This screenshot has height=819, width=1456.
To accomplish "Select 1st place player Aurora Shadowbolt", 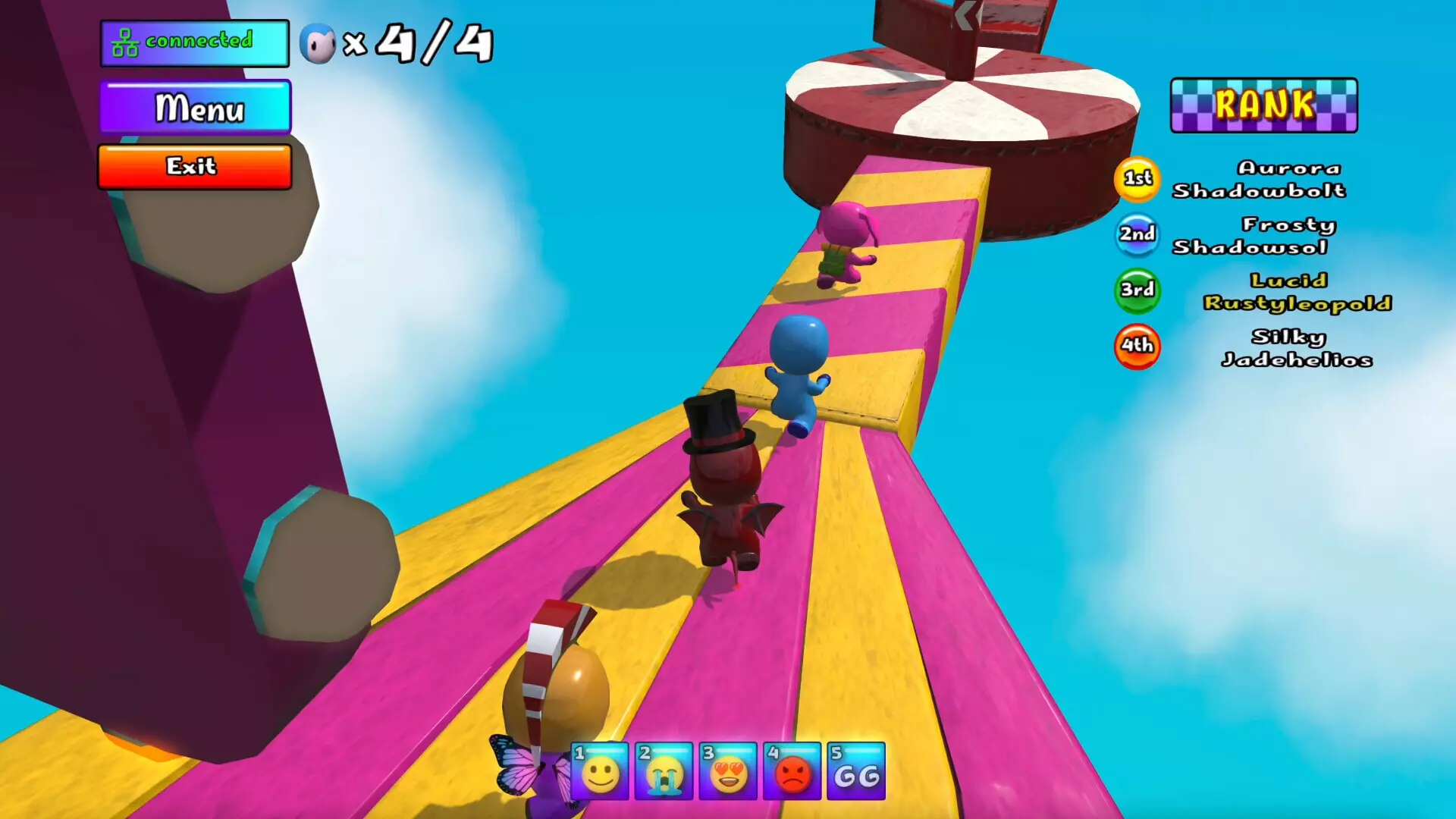I will click(x=1258, y=179).
